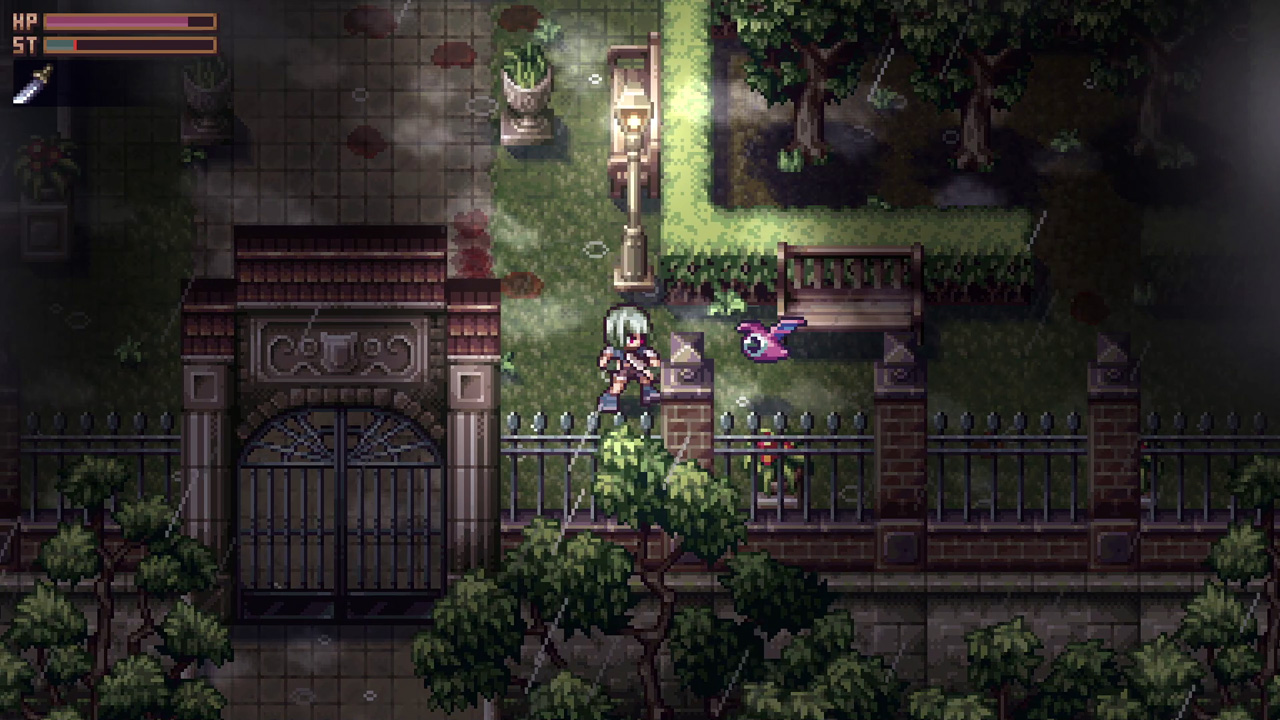The height and width of the screenshot is (720, 1280).
Task: Click the shield emblem above the gate
Action: 339,352
